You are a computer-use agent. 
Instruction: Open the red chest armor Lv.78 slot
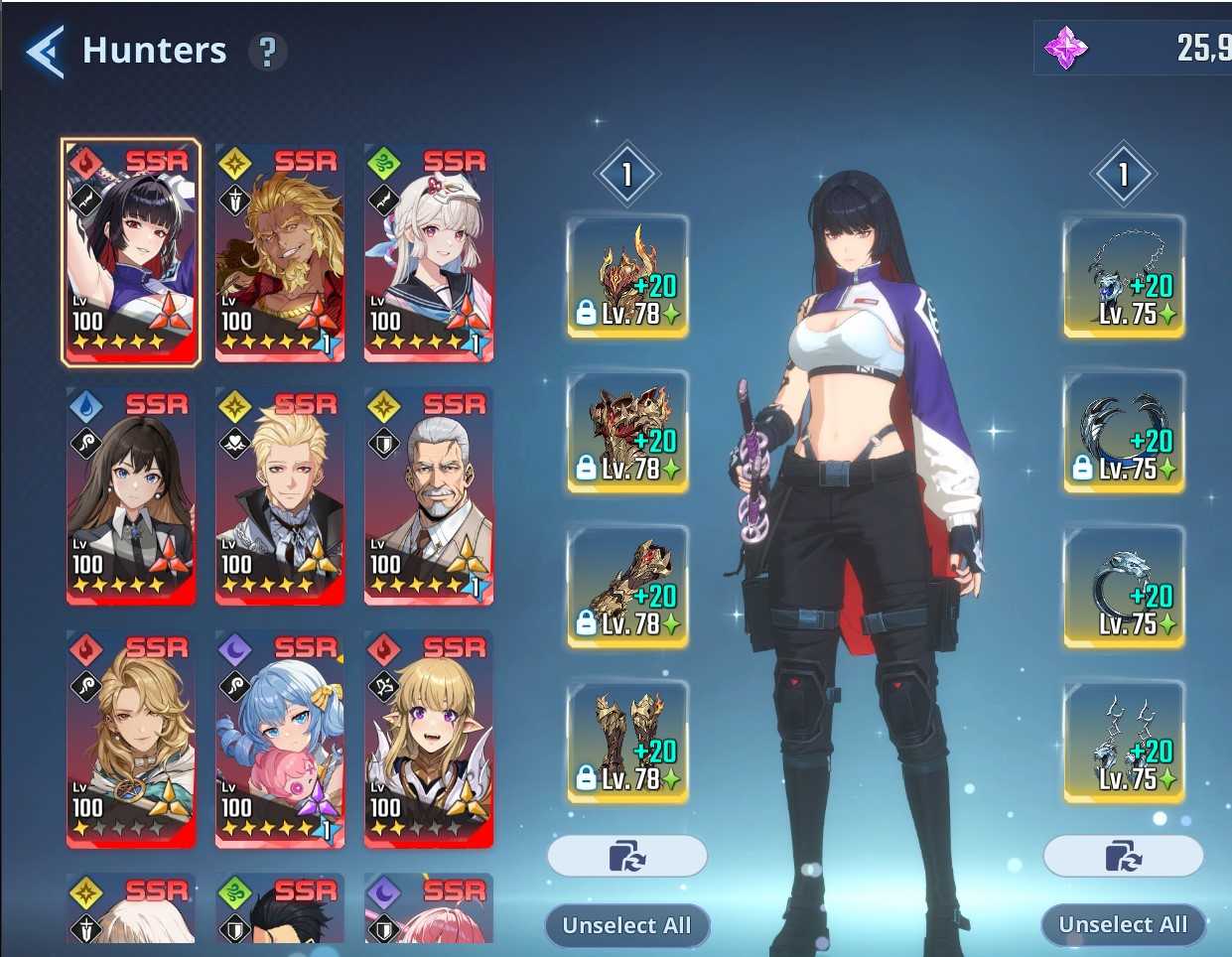coord(627,432)
